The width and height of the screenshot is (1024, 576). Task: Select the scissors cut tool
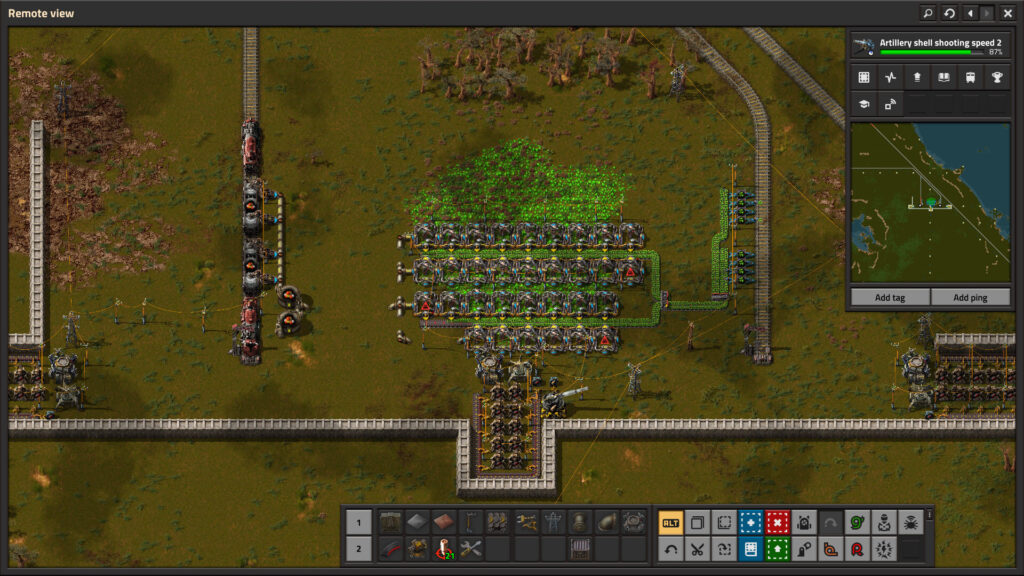697,549
